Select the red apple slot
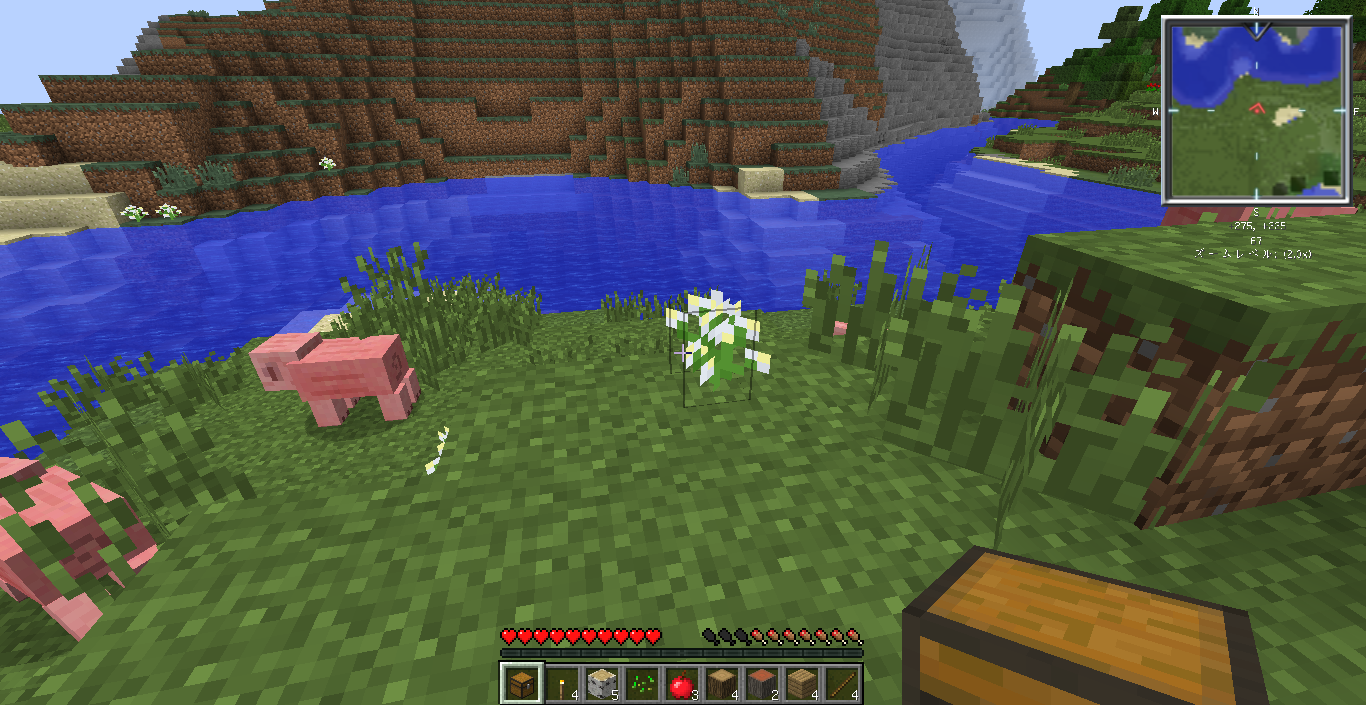Viewport: 1366px width, 705px height. [x=681, y=684]
